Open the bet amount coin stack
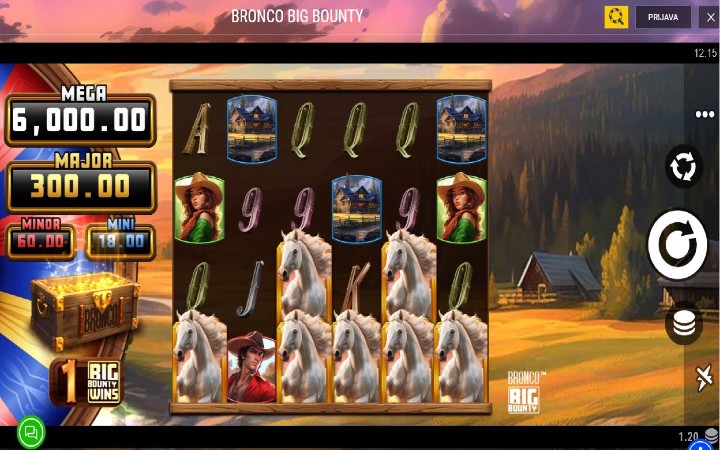Viewport: 720px width, 450px height. [x=684, y=322]
